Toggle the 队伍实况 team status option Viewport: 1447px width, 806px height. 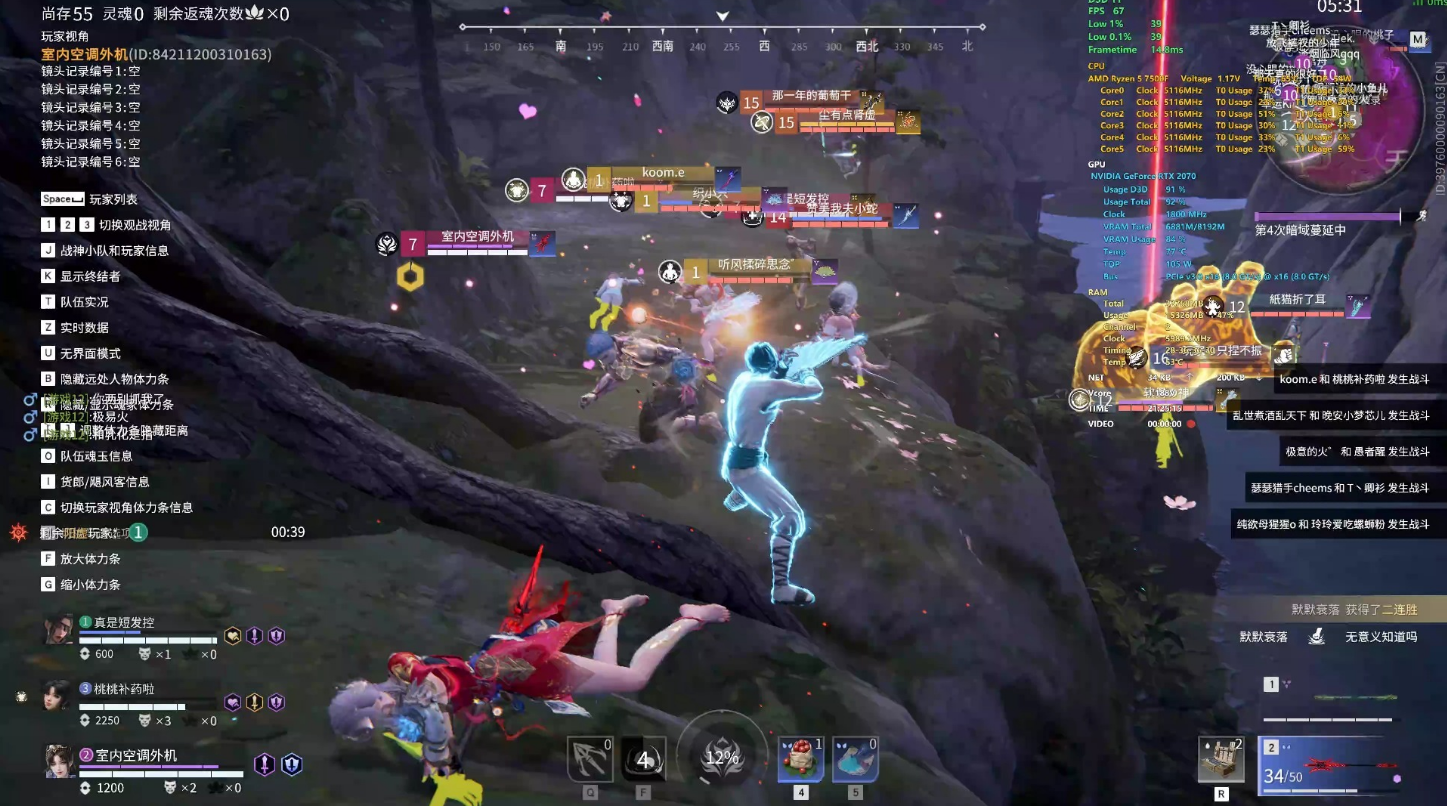pyautogui.click(x=84, y=301)
